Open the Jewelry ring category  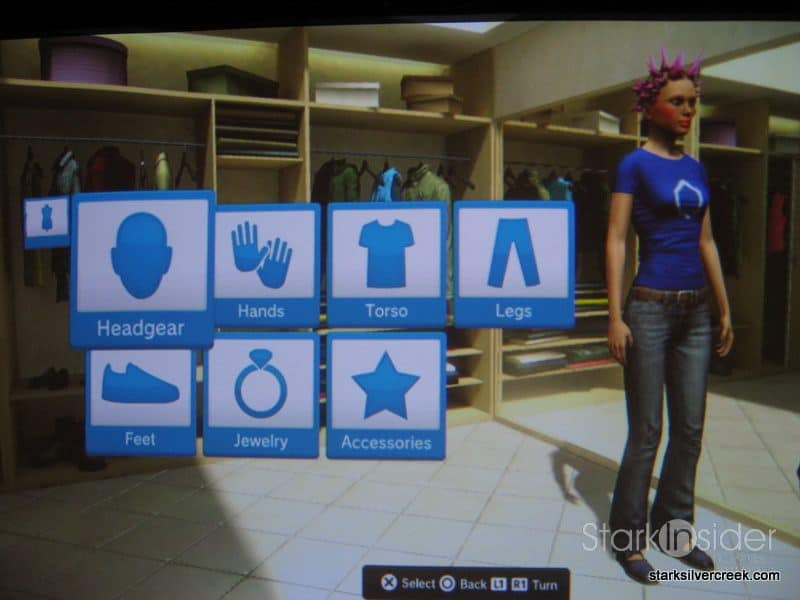point(261,395)
